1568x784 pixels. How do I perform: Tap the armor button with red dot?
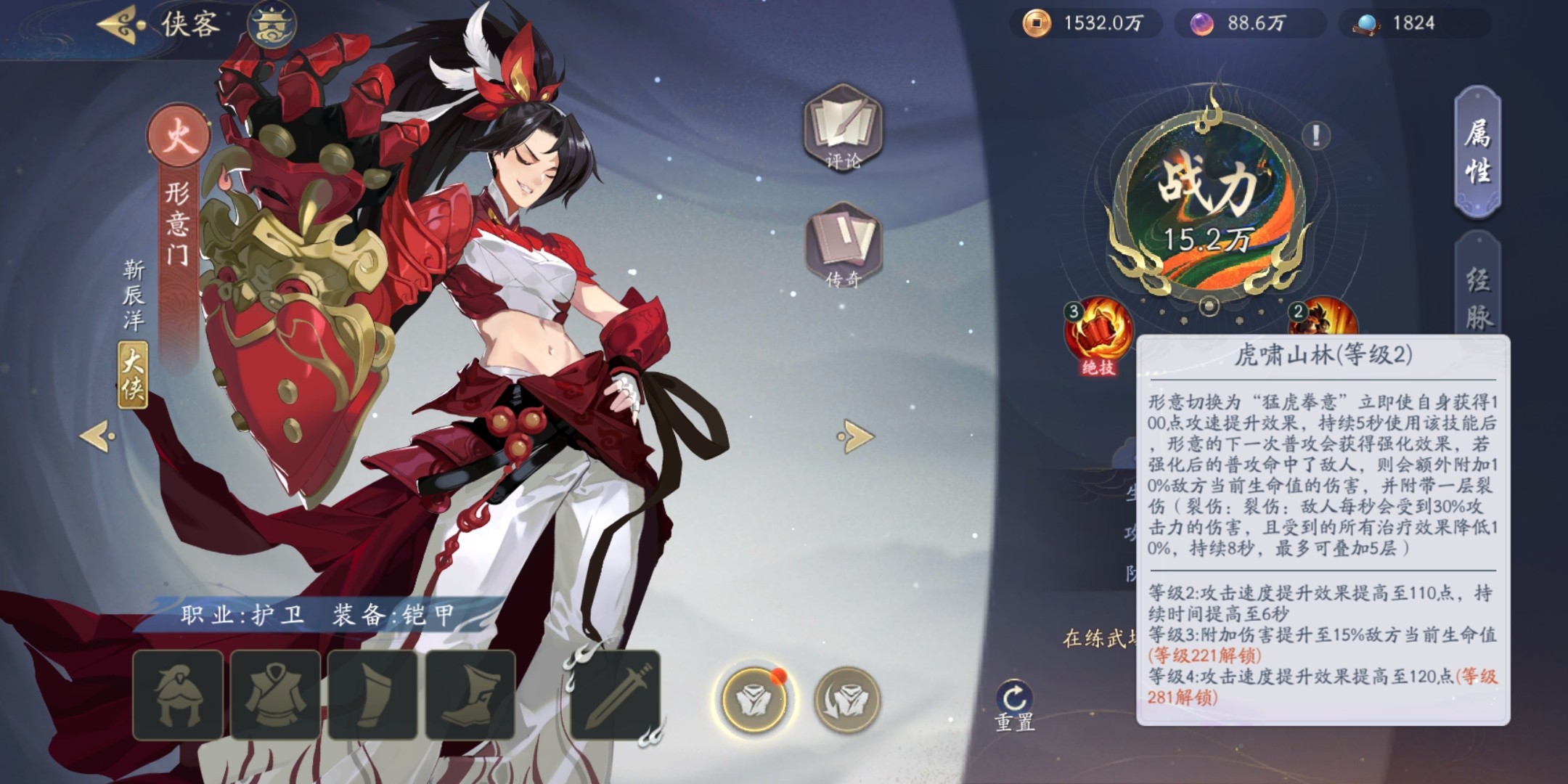[754, 699]
